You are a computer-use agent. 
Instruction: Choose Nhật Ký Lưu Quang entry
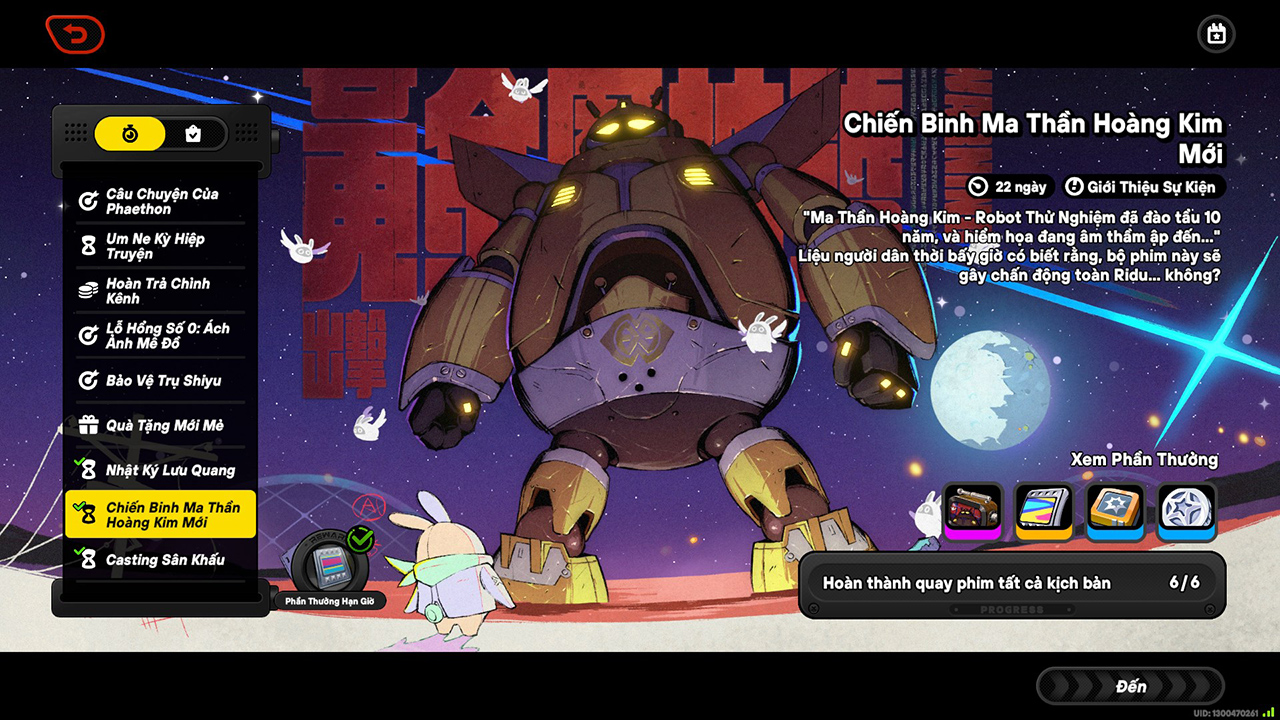point(160,470)
